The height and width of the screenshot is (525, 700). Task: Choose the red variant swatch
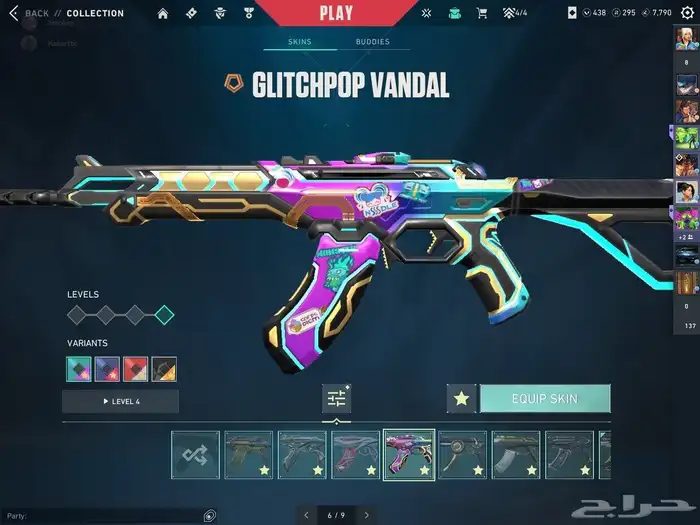136,369
